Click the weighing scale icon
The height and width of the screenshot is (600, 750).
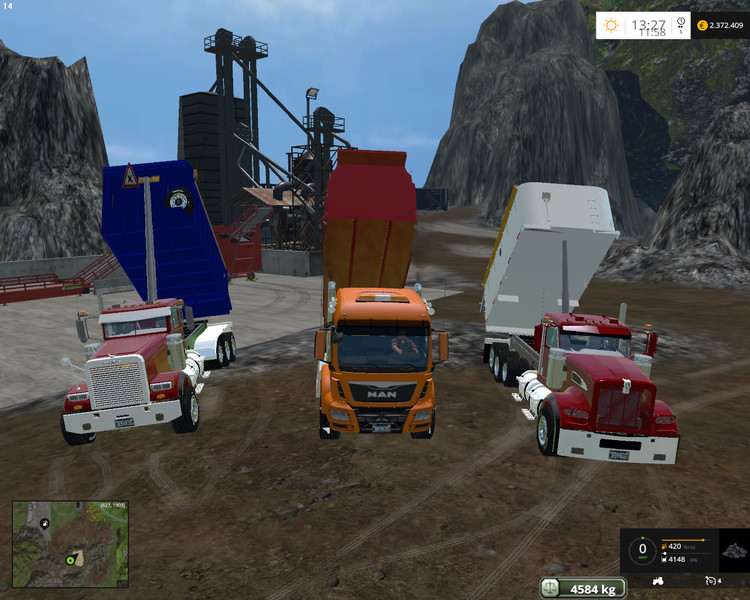[551, 588]
